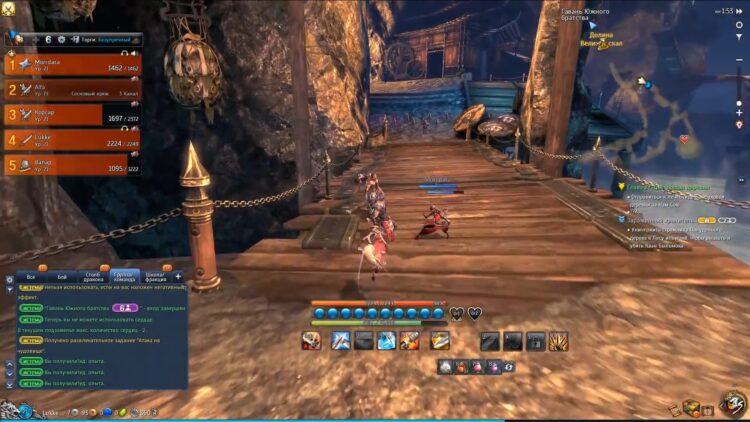Jump chat log to the bottom
The width and height of the screenshot is (750, 422).
[x=10, y=384]
